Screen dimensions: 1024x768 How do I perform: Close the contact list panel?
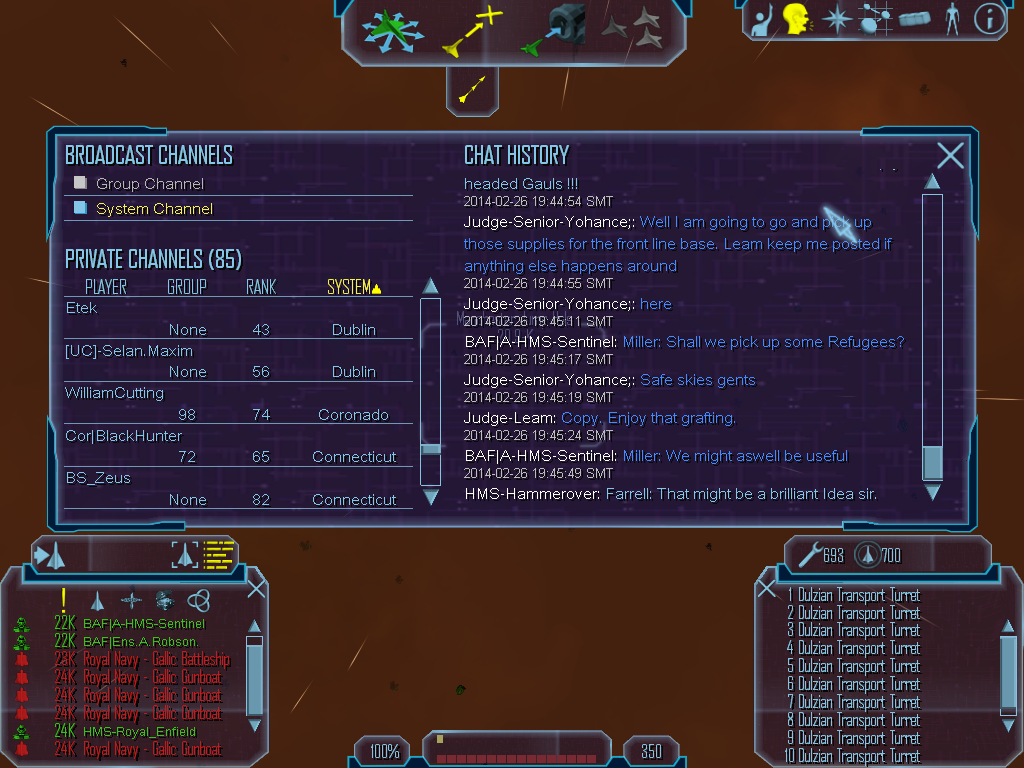[256, 588]
